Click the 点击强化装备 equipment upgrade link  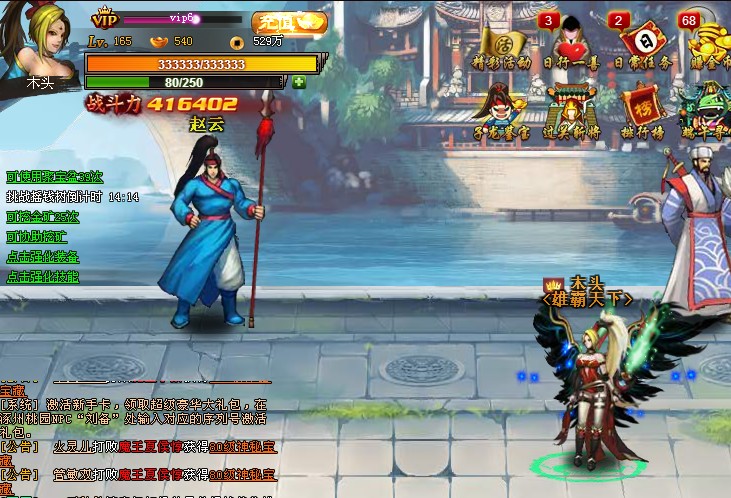click(43, 257)
